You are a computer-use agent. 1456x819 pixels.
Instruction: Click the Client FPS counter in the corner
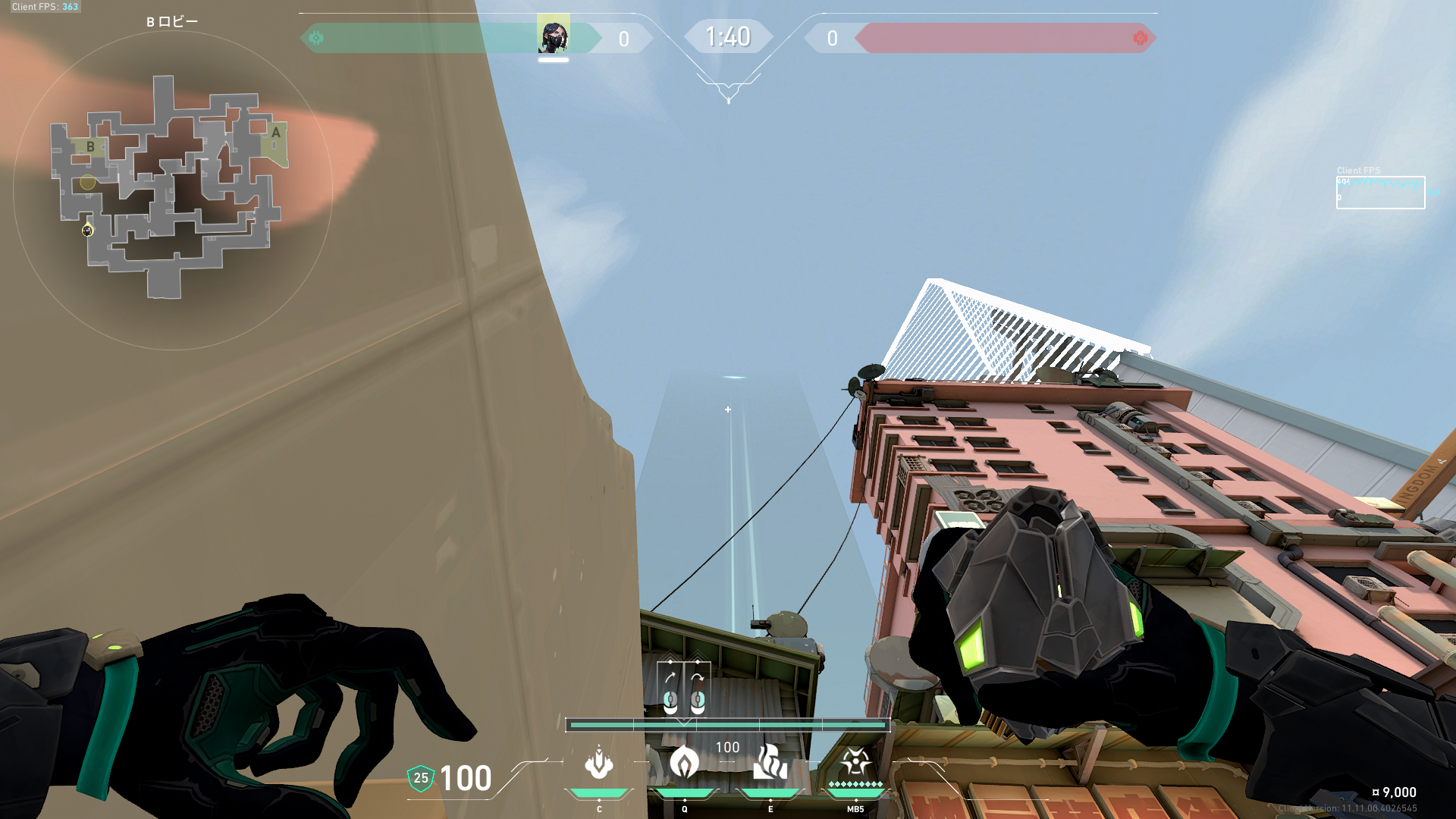click(x=45, y=6)
